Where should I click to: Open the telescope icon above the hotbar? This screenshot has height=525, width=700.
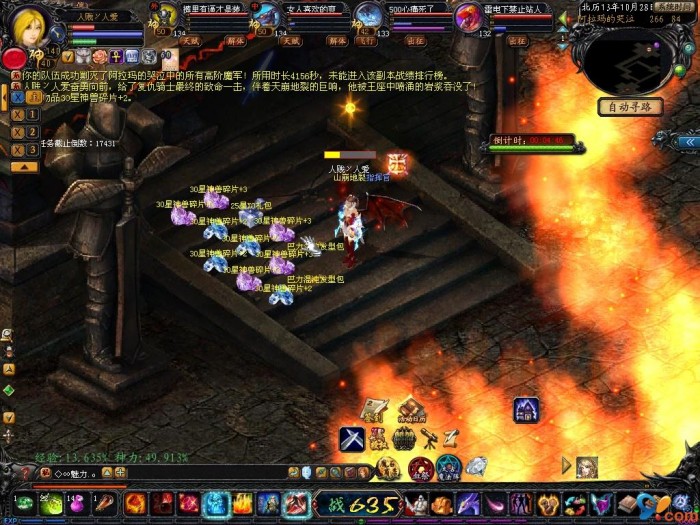(427, 438)
